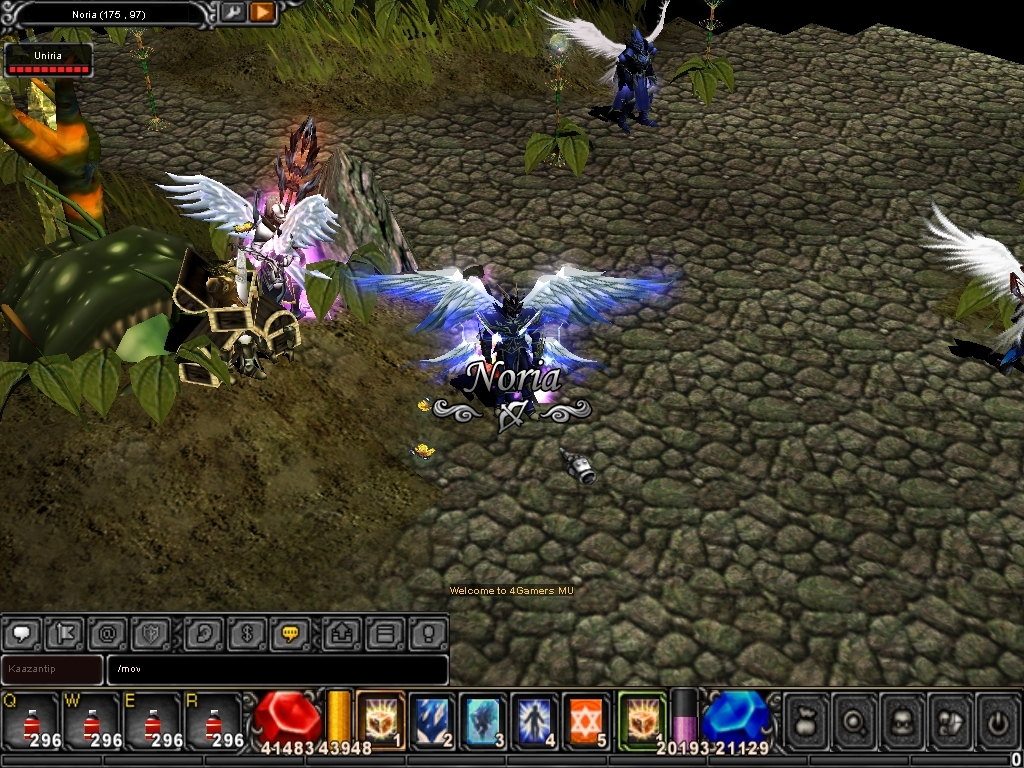Open the wrench settings button
The image size is (1024, 768).
pos(233,12)
